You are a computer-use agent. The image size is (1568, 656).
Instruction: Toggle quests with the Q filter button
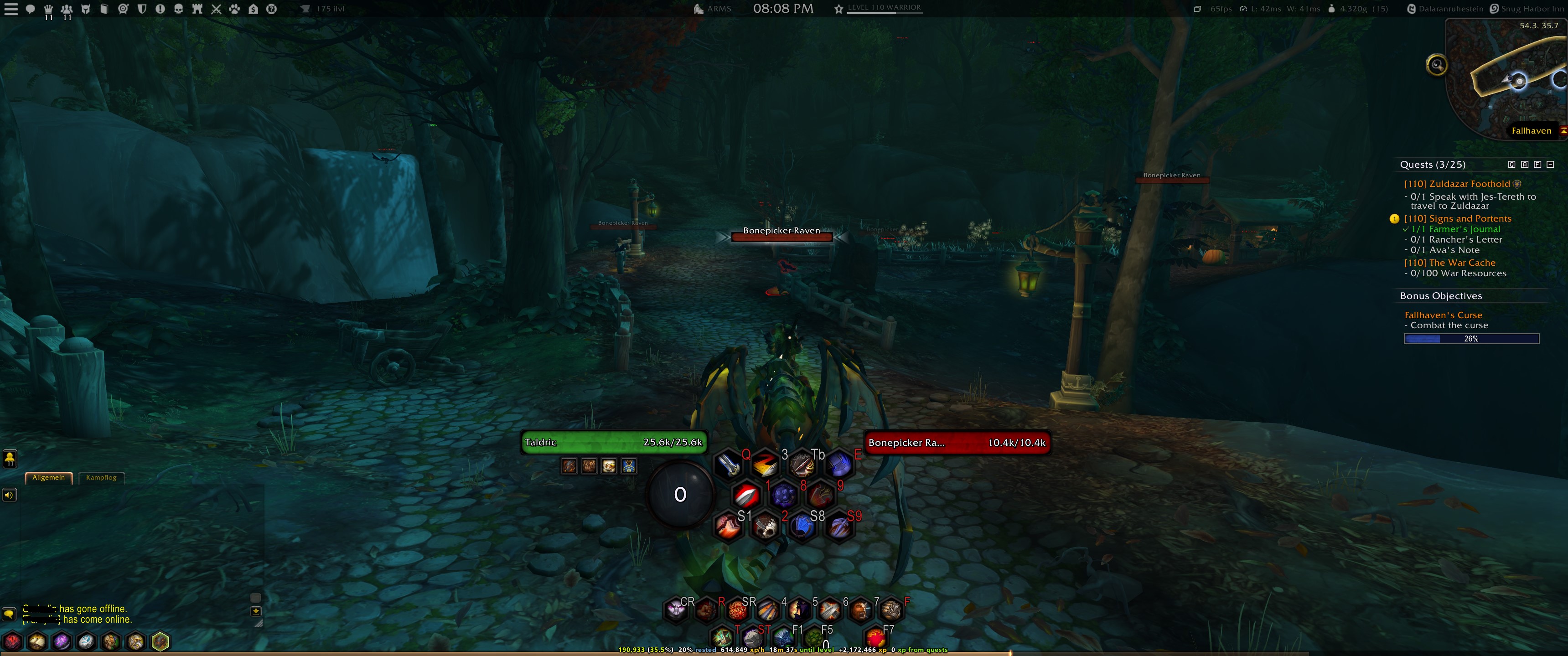click(x=1512, y=164)
